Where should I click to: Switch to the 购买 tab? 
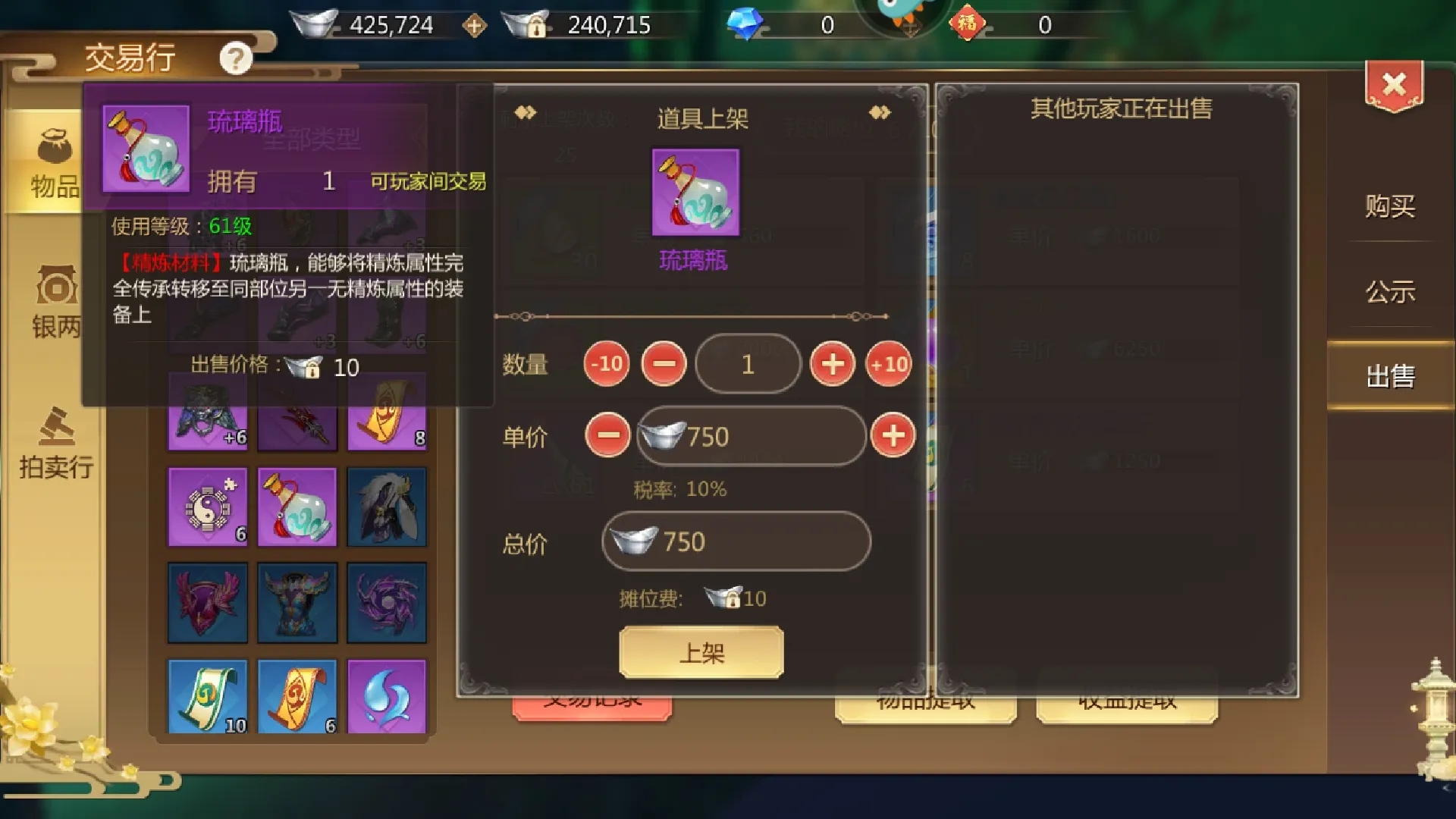coord(1392,206)
